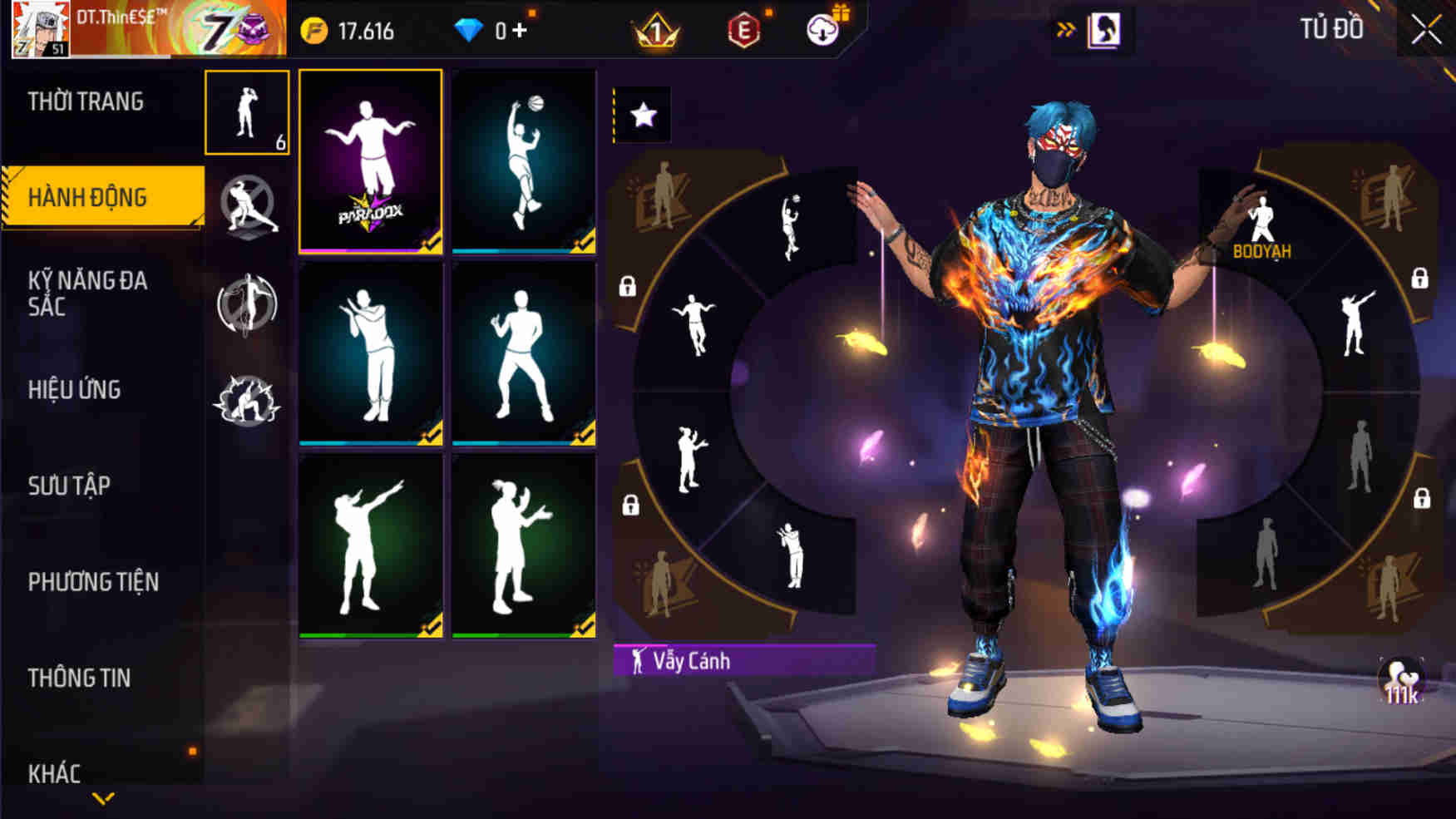Open the cloud download gift icon

tap(823, 30)
